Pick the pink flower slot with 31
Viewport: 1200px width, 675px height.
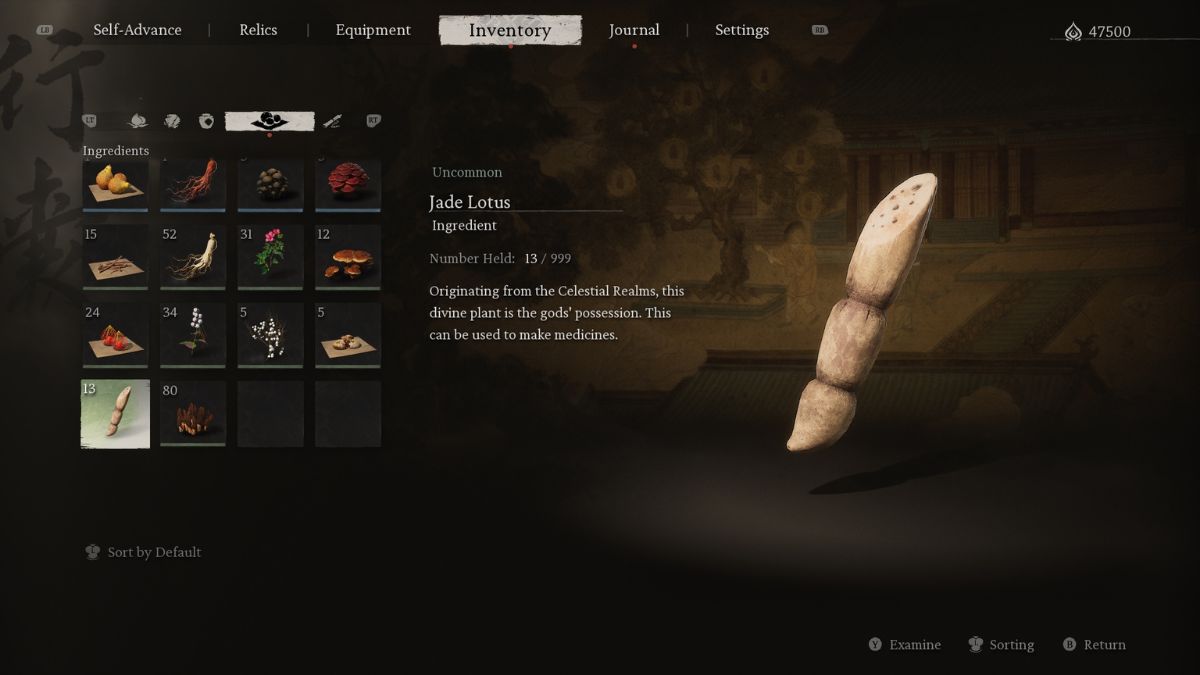coord(270,258)
